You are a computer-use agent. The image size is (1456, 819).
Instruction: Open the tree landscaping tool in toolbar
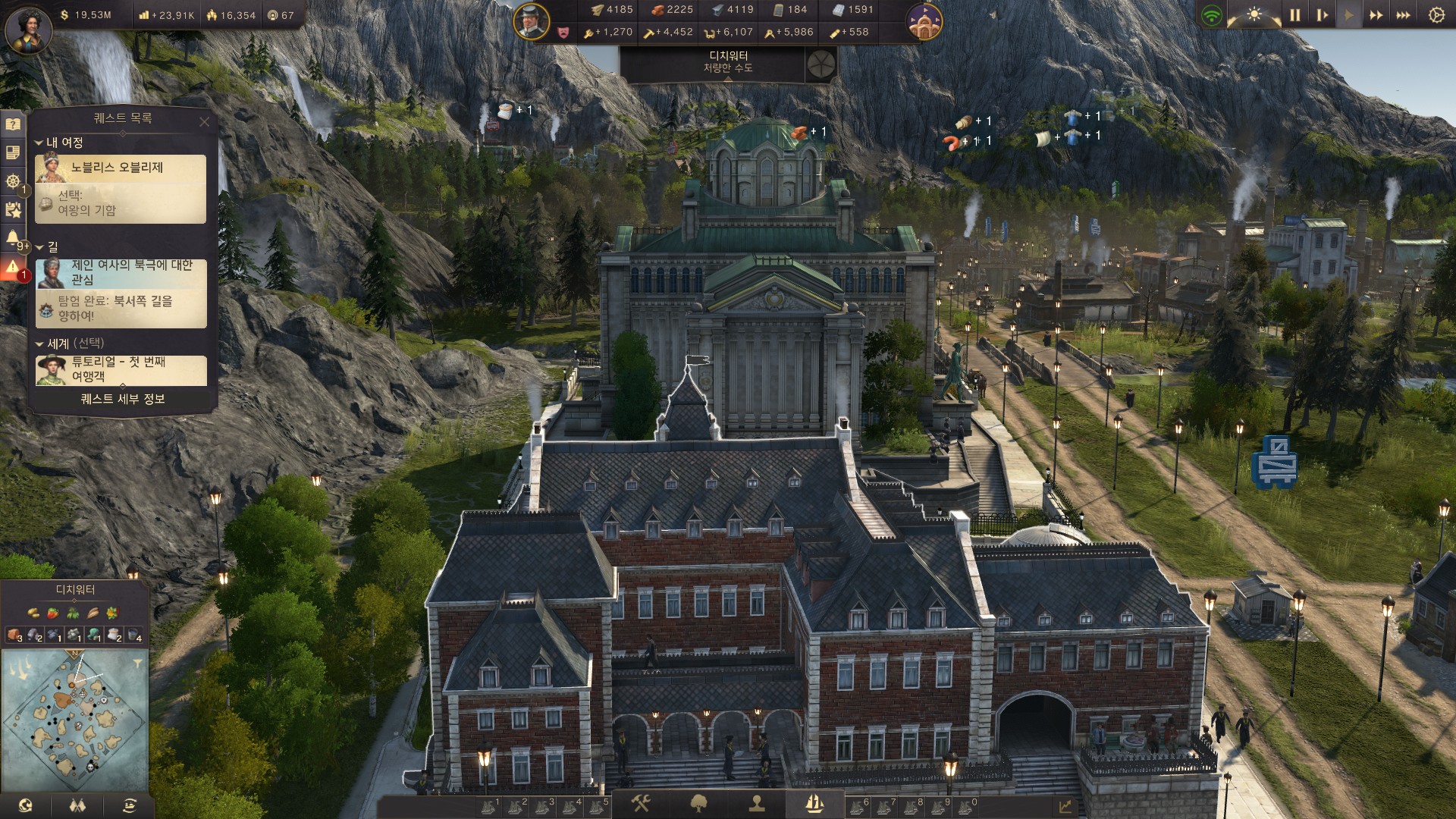[x=698, y=803]
